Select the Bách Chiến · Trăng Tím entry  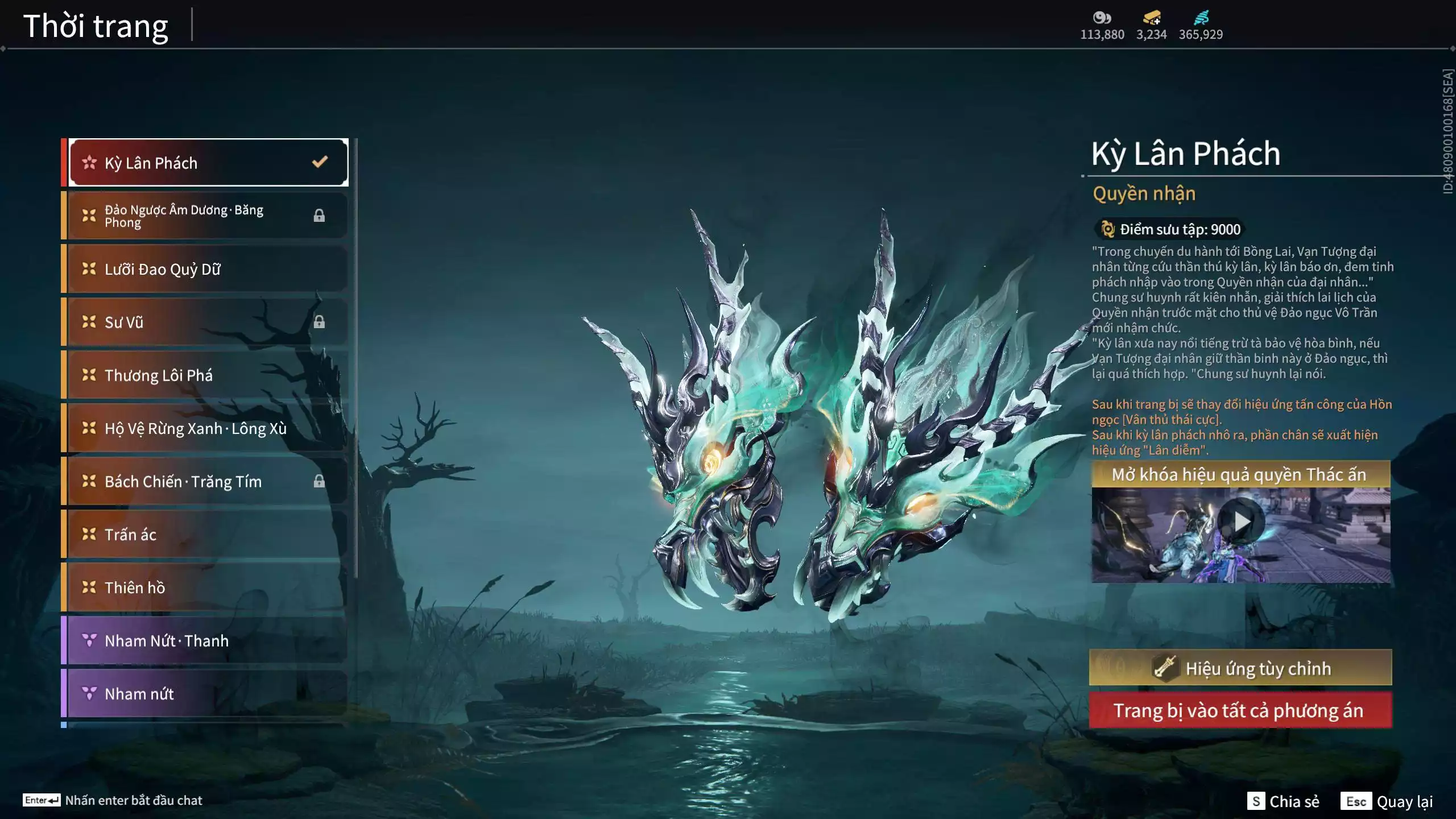click(208, 481)
